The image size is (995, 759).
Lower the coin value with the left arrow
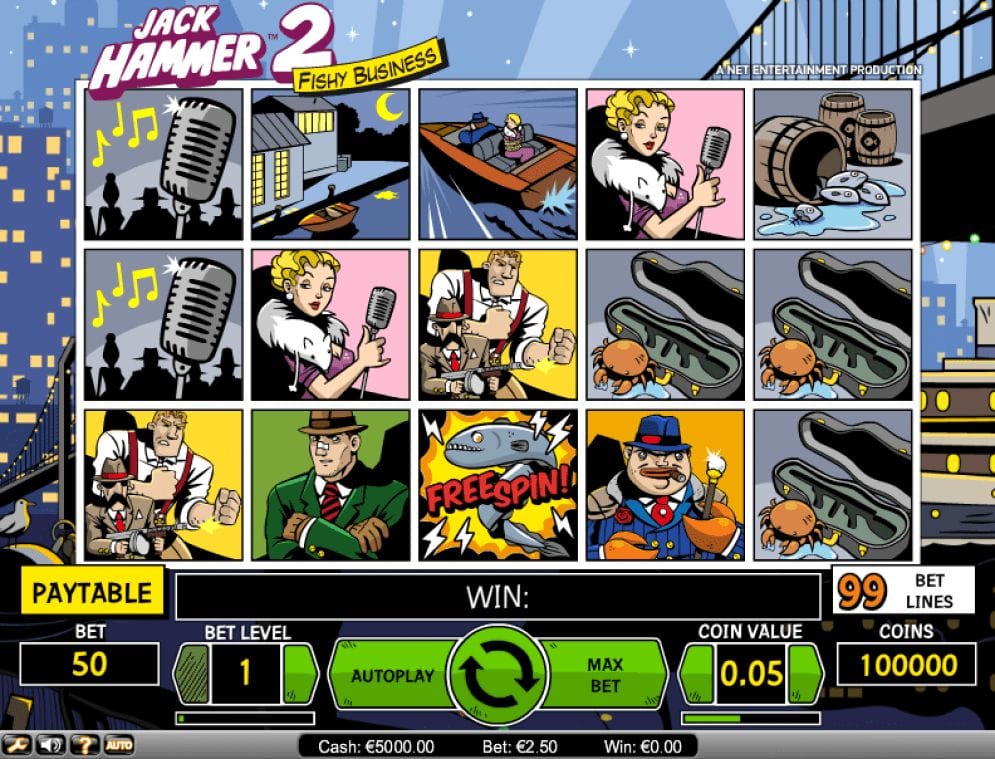697,674
